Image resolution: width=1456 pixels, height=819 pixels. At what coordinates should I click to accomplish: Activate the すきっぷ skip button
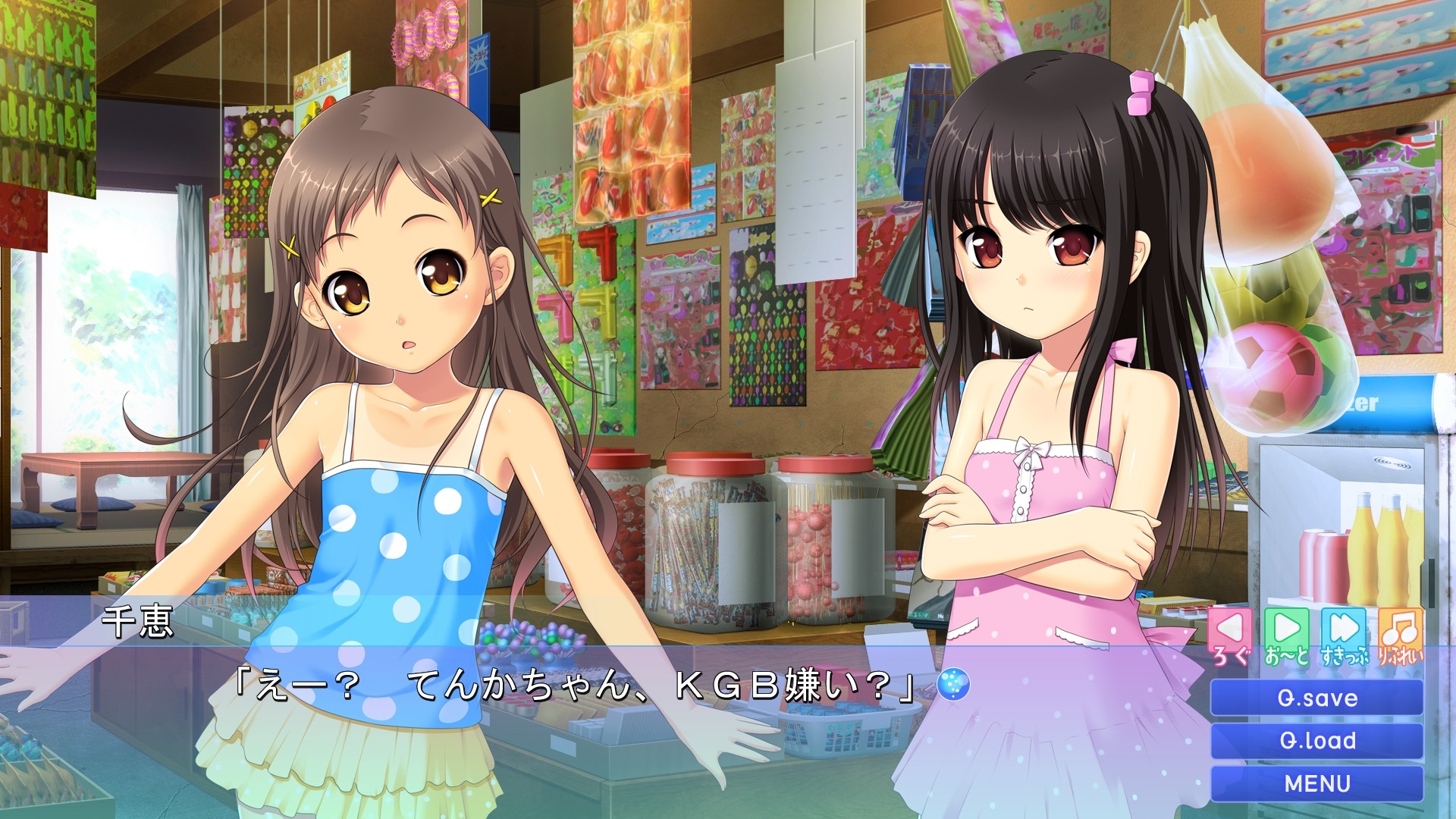pyautogui.click(x=1344, y=636)
